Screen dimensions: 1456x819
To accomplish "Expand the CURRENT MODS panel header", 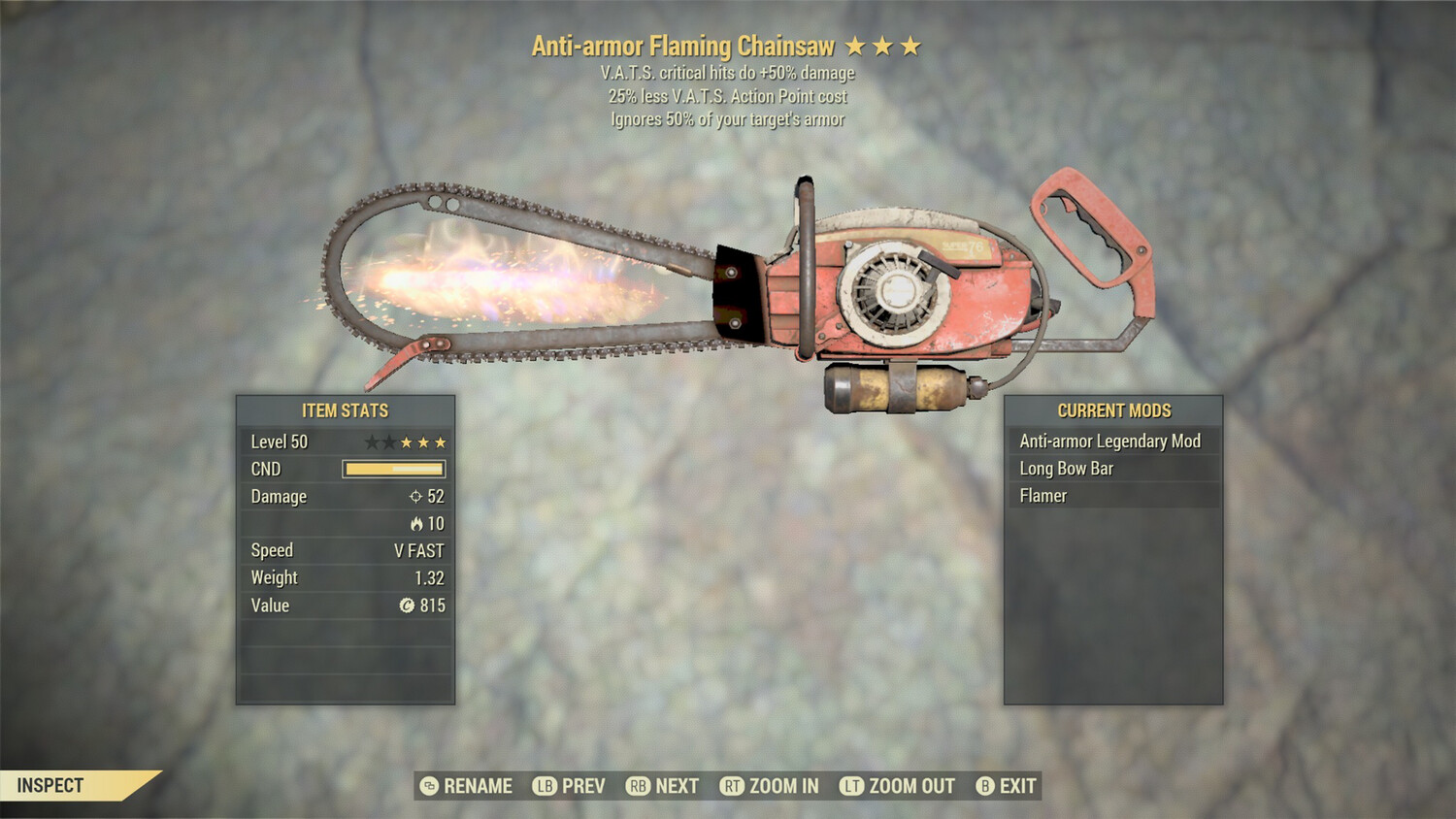I will (1114, 409).
